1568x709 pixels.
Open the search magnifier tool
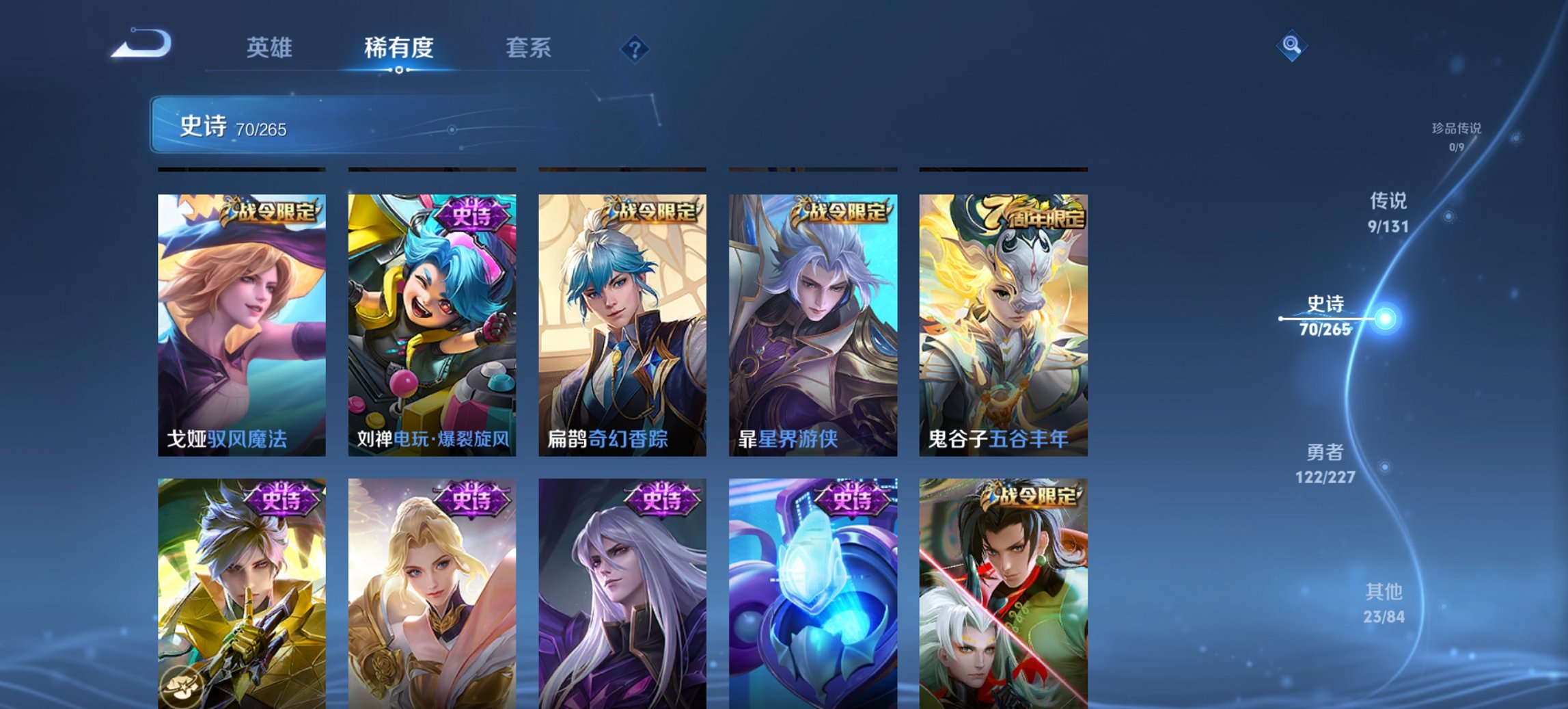1290,46
